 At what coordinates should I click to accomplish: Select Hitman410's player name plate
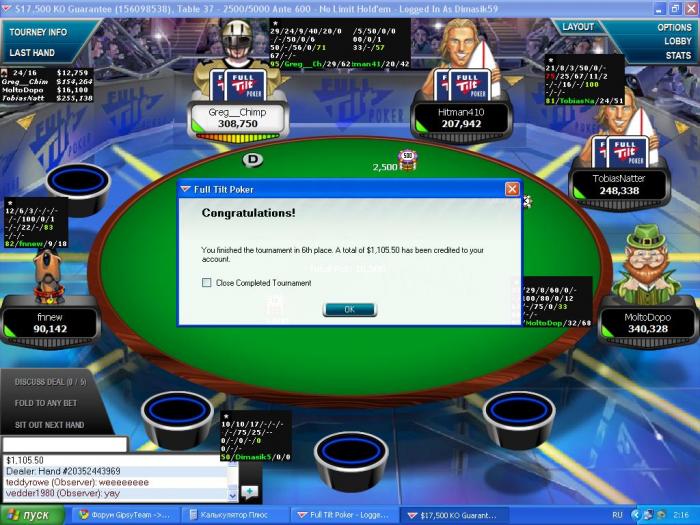tap(461, 119)
